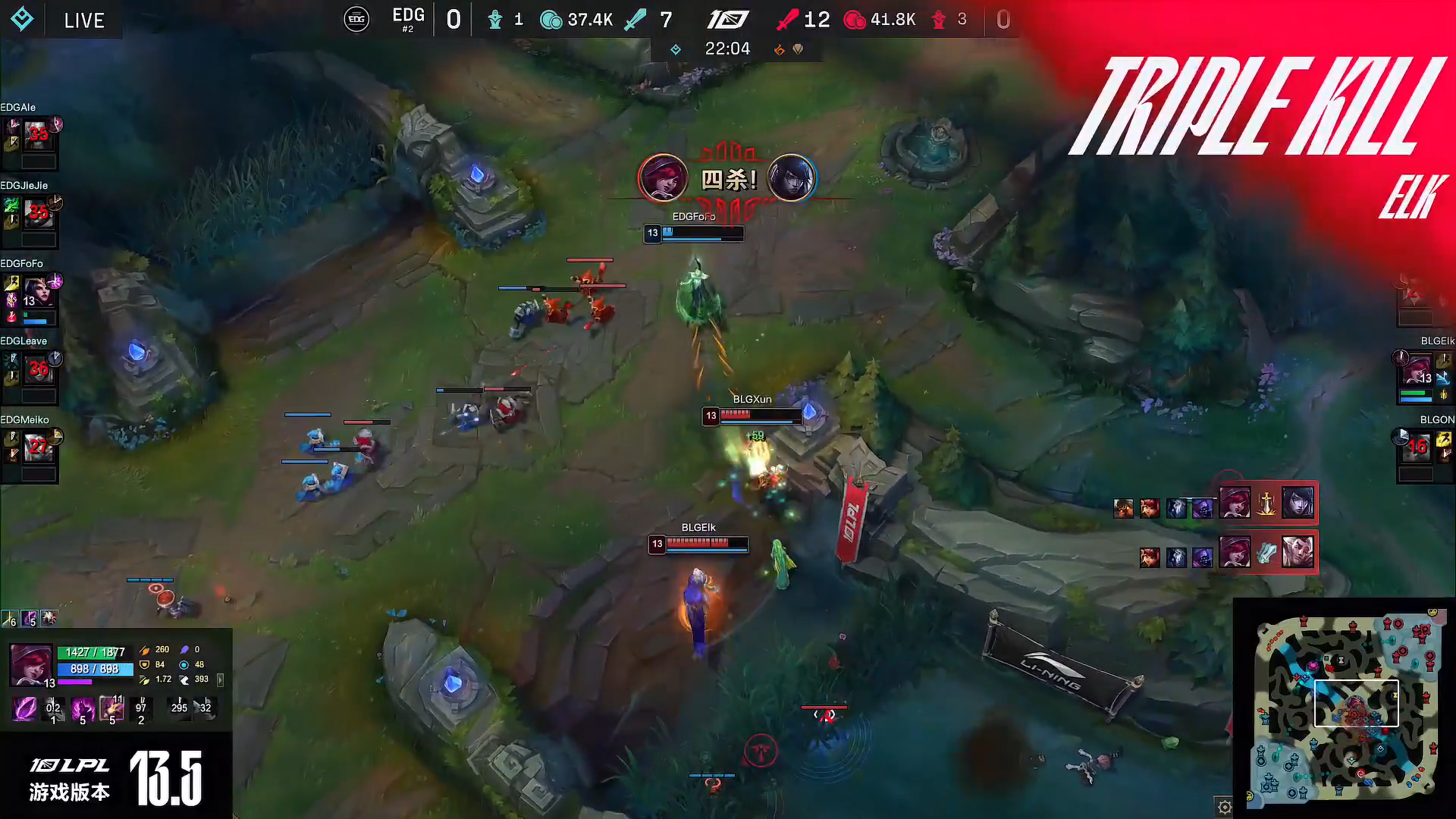The width and height of the screenshot is (1456, 819).
Task: Select BLGElk's player portrait
Action: pos(1417,371)
